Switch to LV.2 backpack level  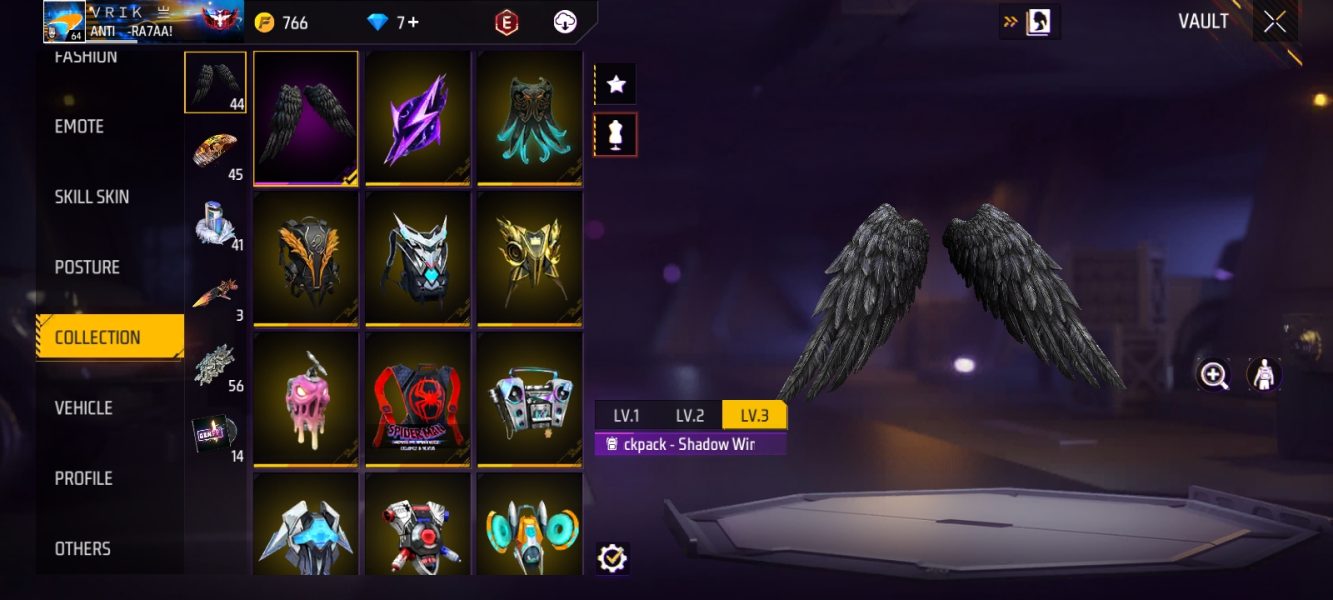pyautogui.click(x=690, y=416)
